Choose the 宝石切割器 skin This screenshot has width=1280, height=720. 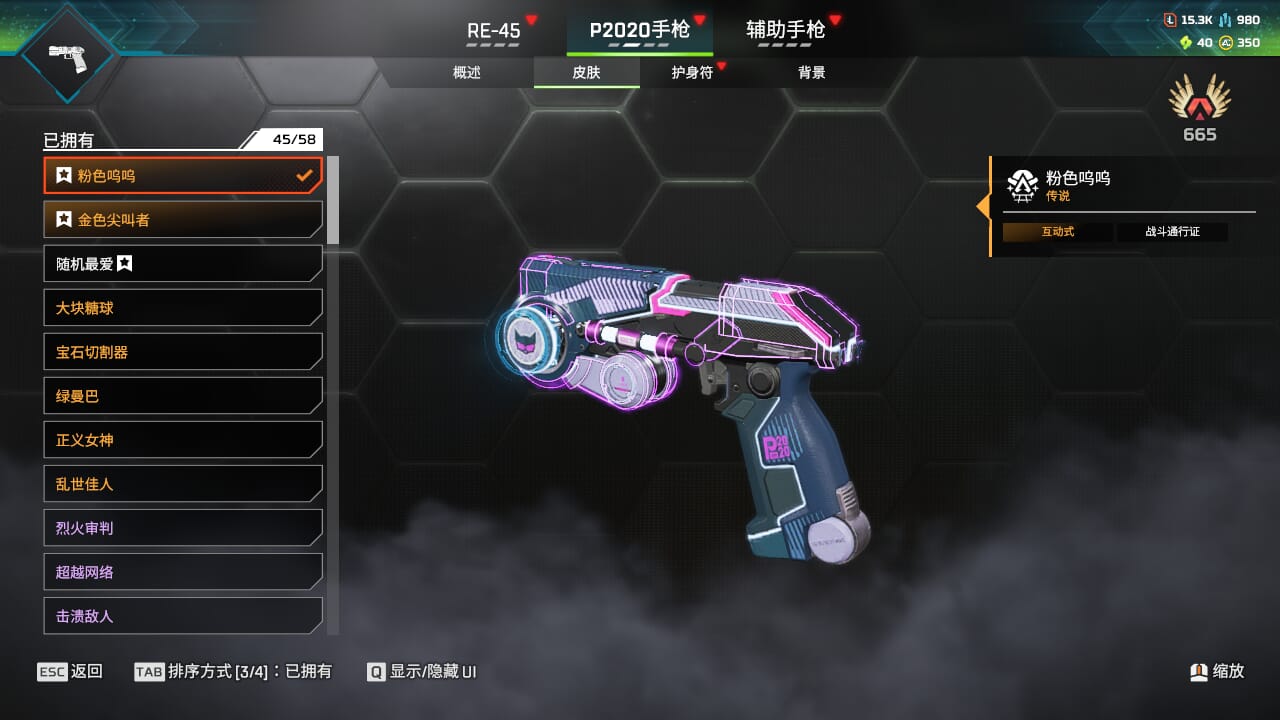[x=183, y=352]
